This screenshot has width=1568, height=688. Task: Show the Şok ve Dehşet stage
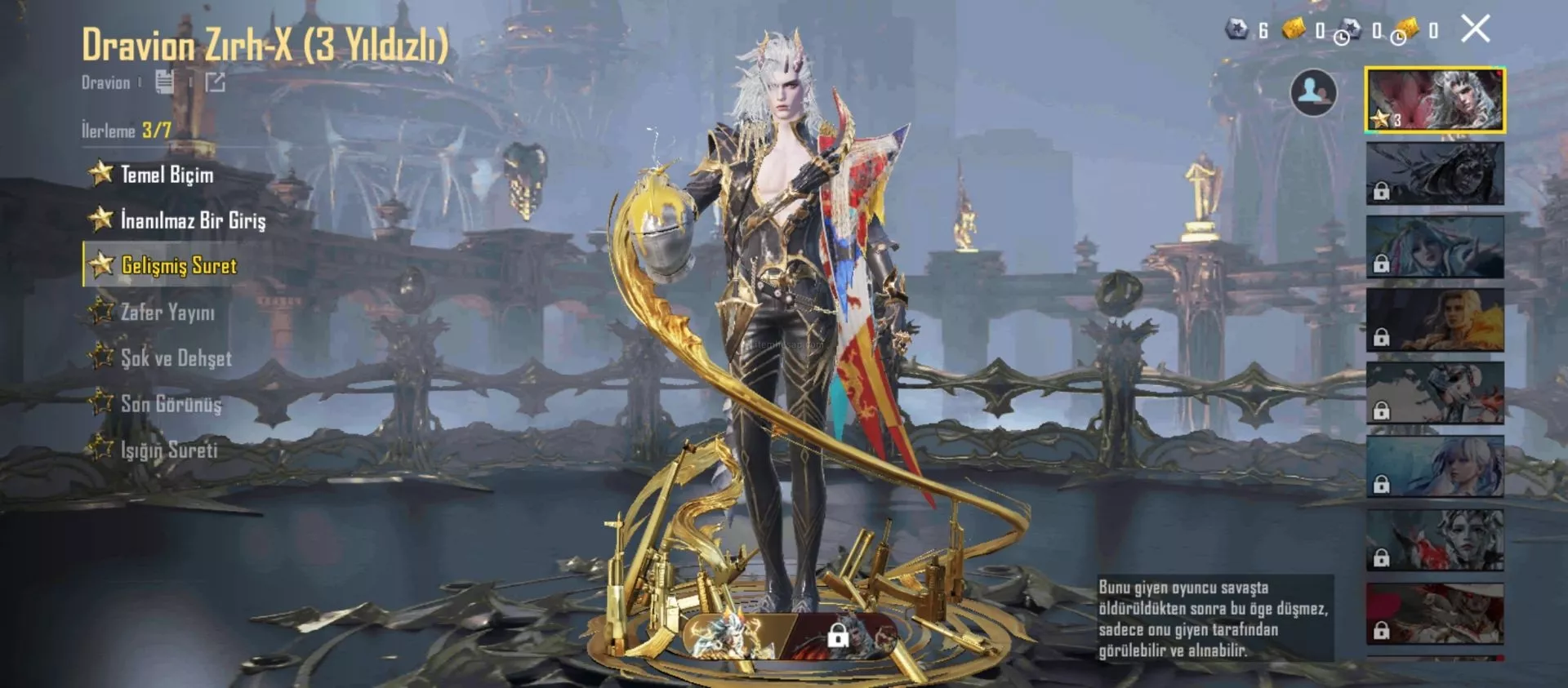[176, 358]
